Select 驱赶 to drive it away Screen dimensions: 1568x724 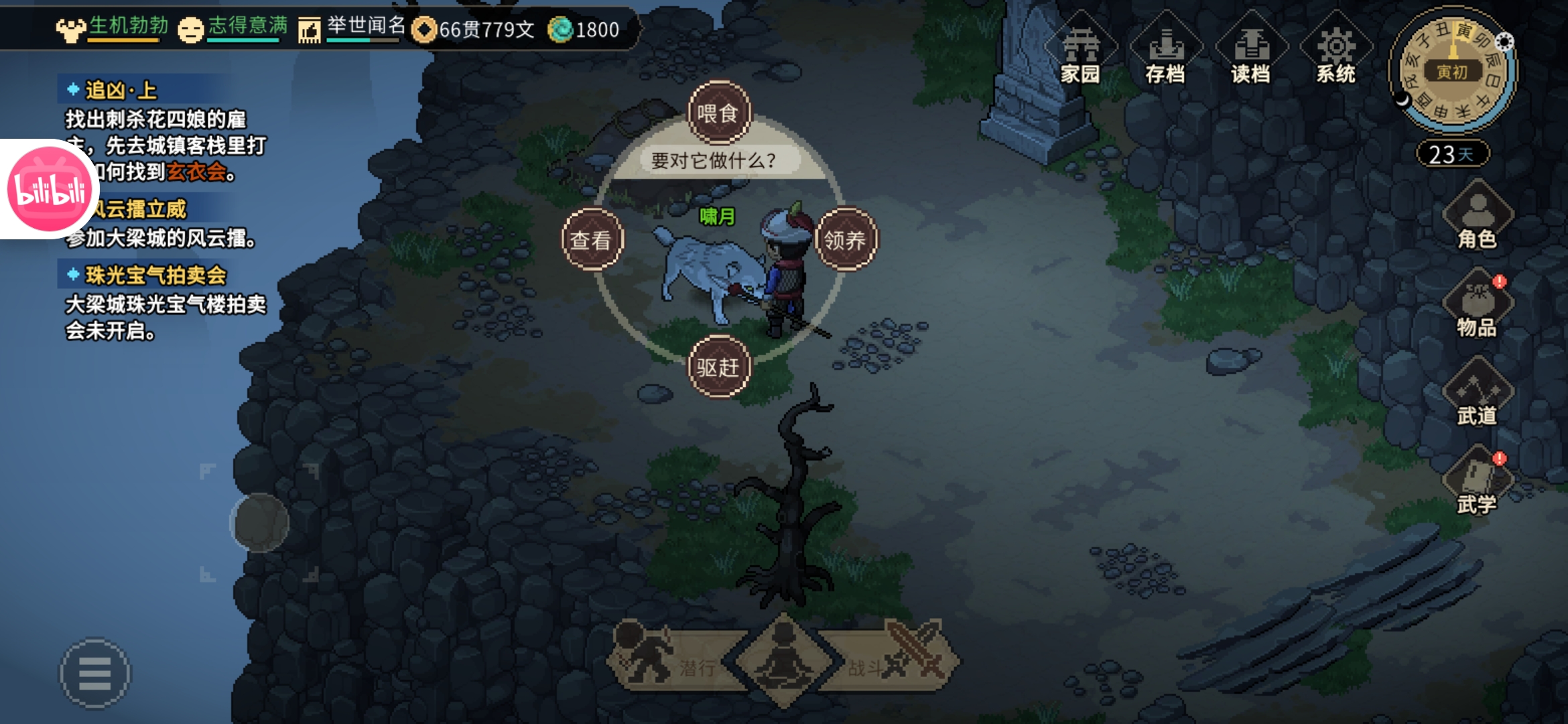[718, 367]
